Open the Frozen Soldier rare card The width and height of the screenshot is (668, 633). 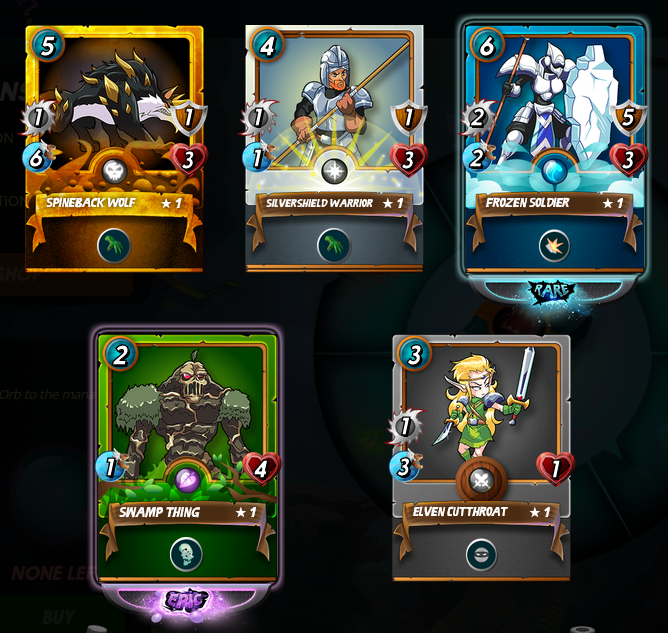[x=554, y=150]
